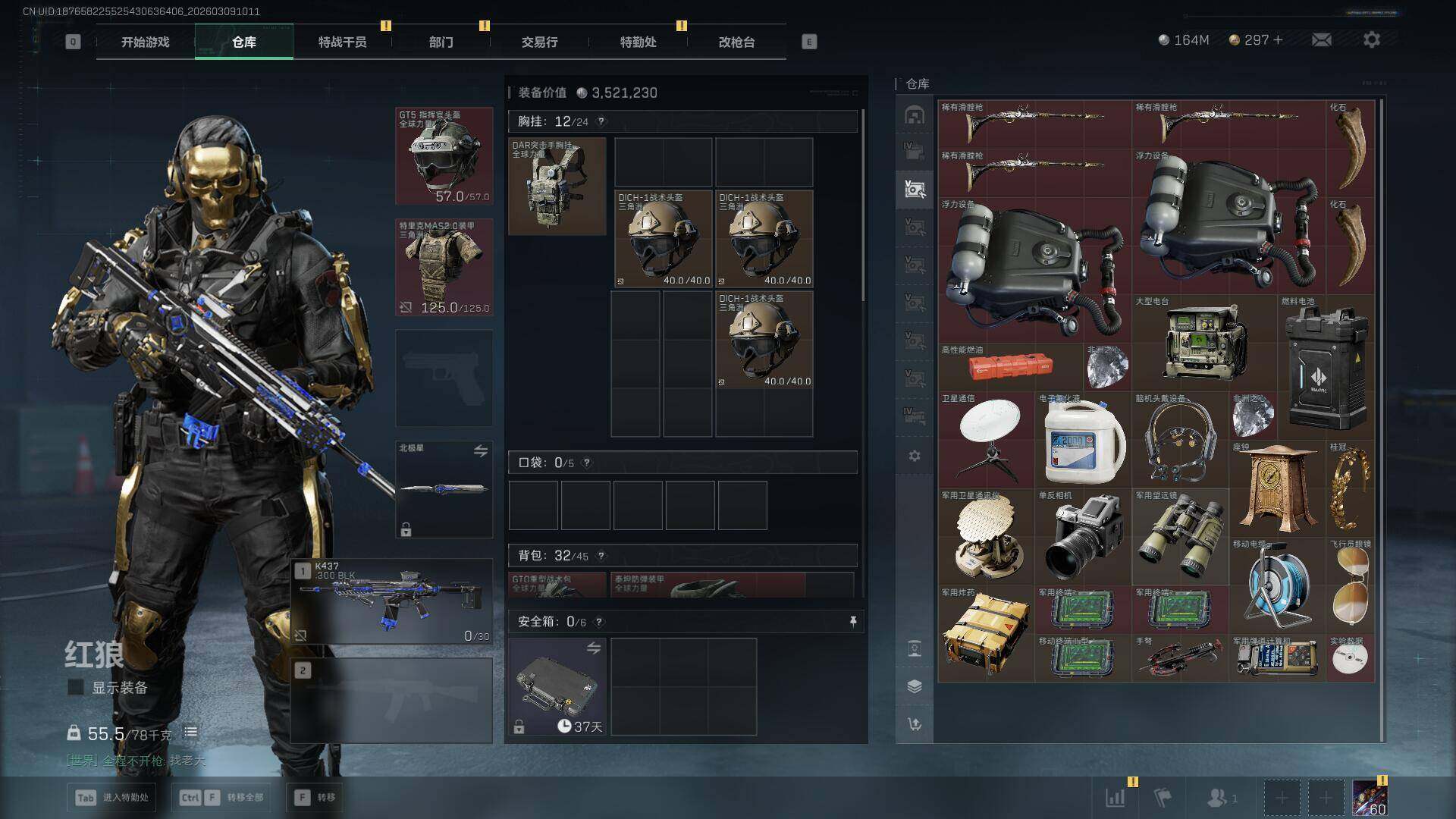The width and height of the screenshot is (1456, 819).
Task: Open the 改枪台 gunsmith tab
Action: (x=736, y=42)
